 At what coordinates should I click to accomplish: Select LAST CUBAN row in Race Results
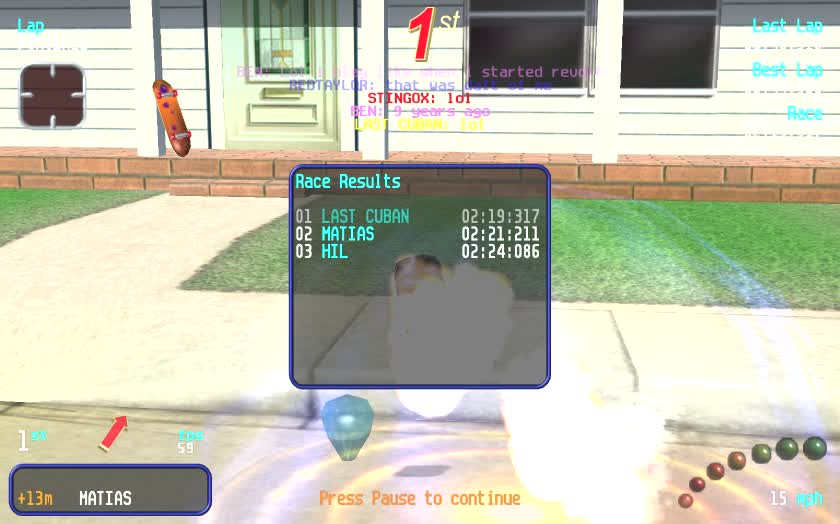(417, 216)
